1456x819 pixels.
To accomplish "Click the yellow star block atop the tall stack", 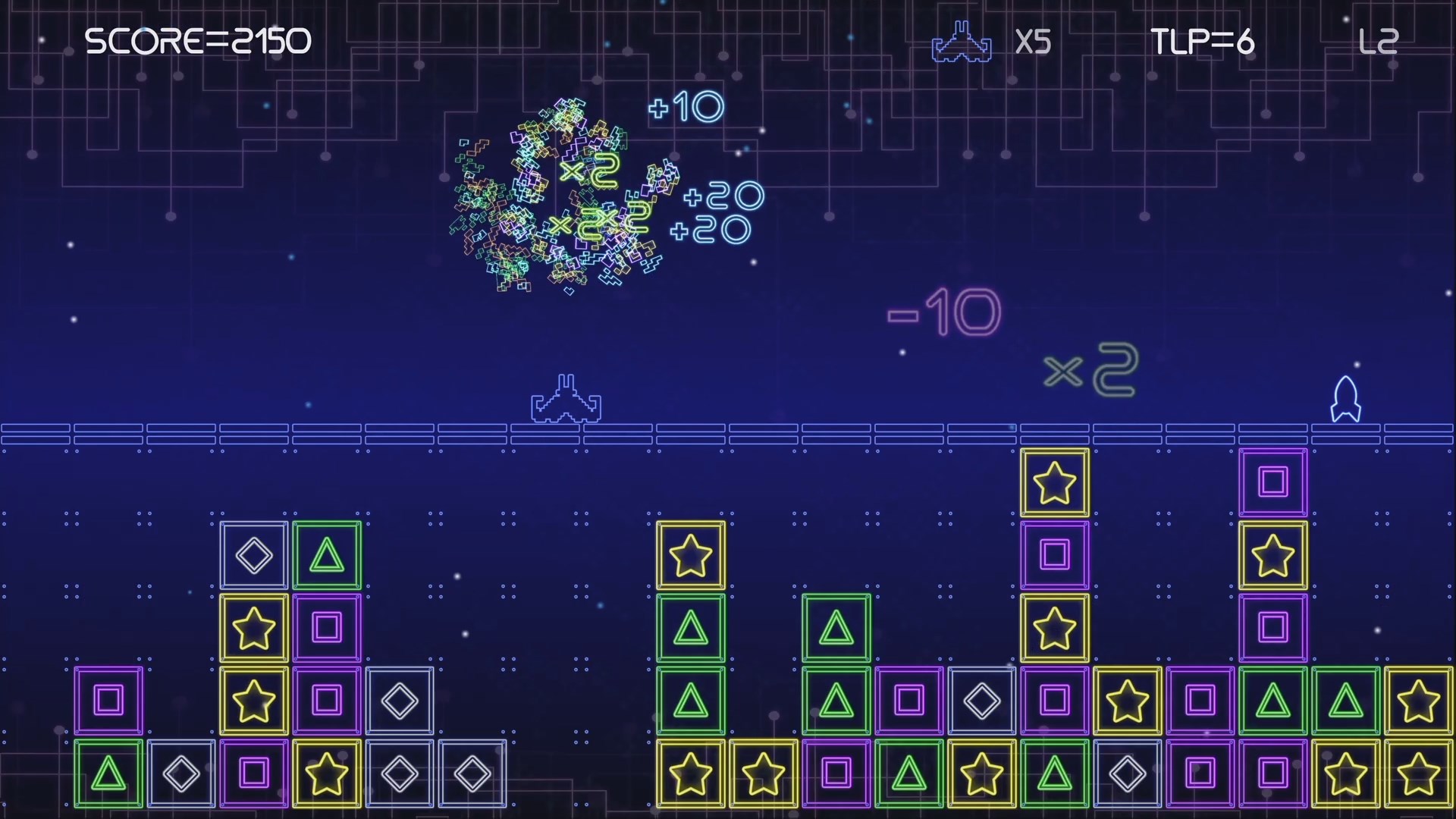I will (1054, 482).
